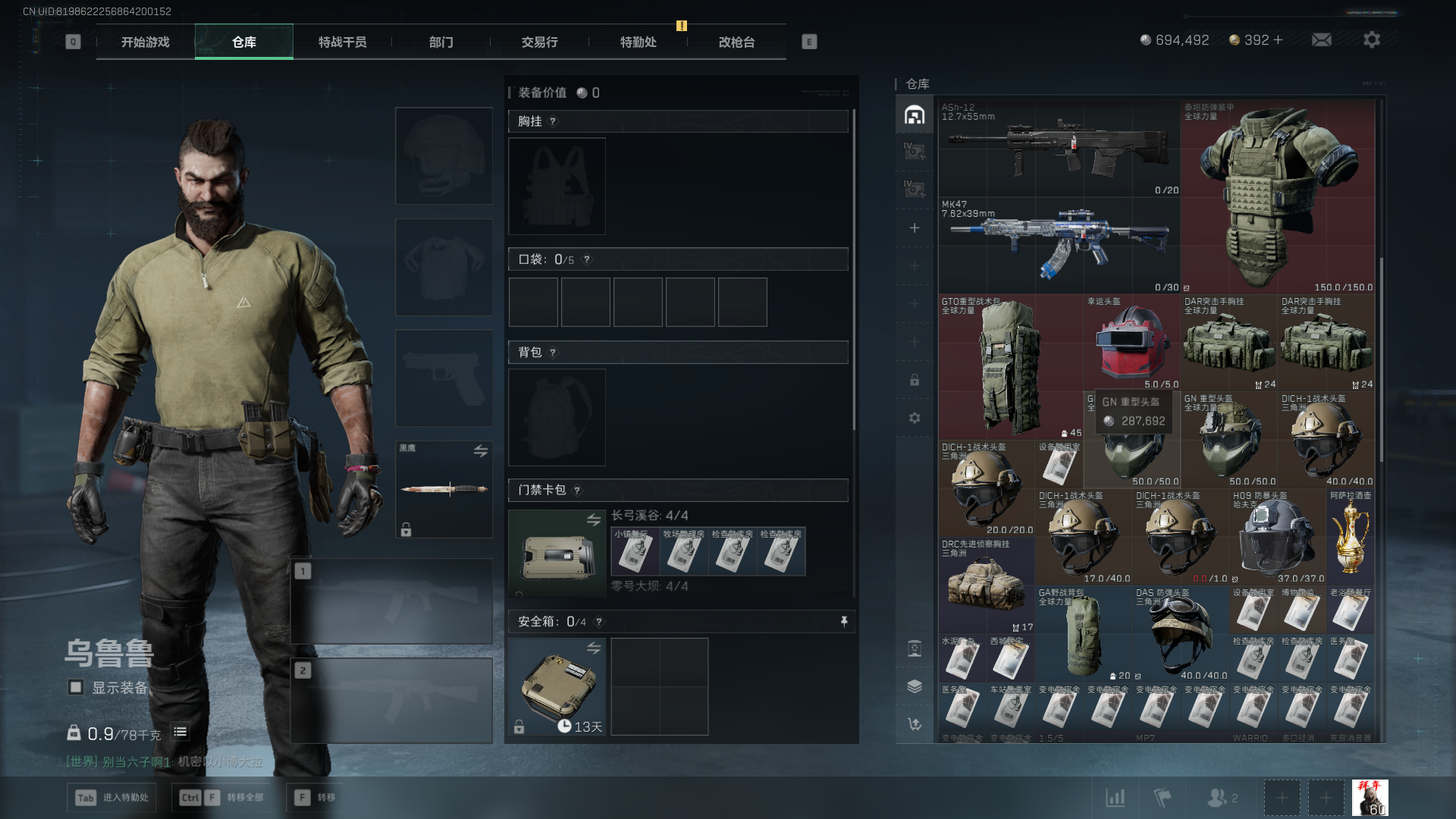Open settings with the gear icon
This screenshot has width=1456, height=819.
(x=1372, y=40)
